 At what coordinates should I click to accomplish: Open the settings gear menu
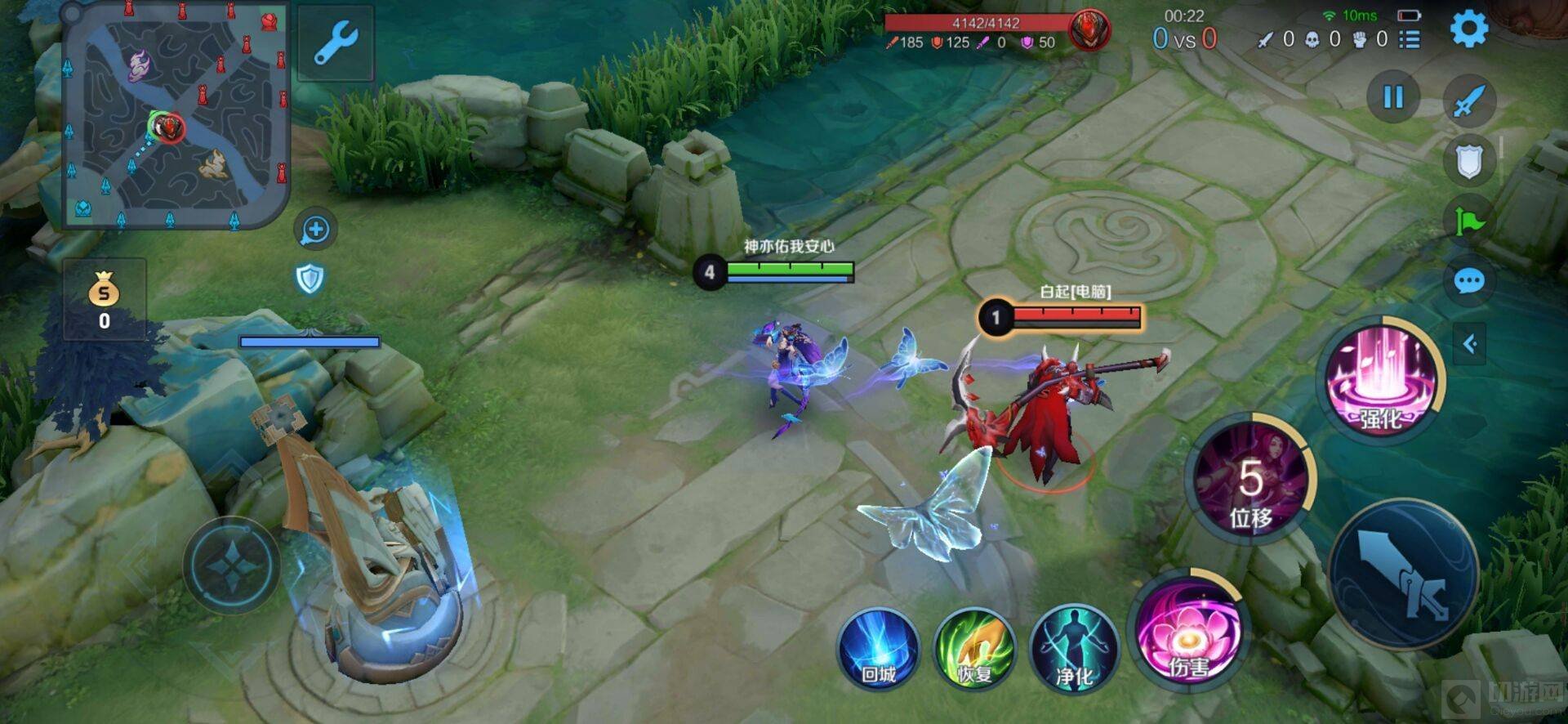[x=1468, y=29]
